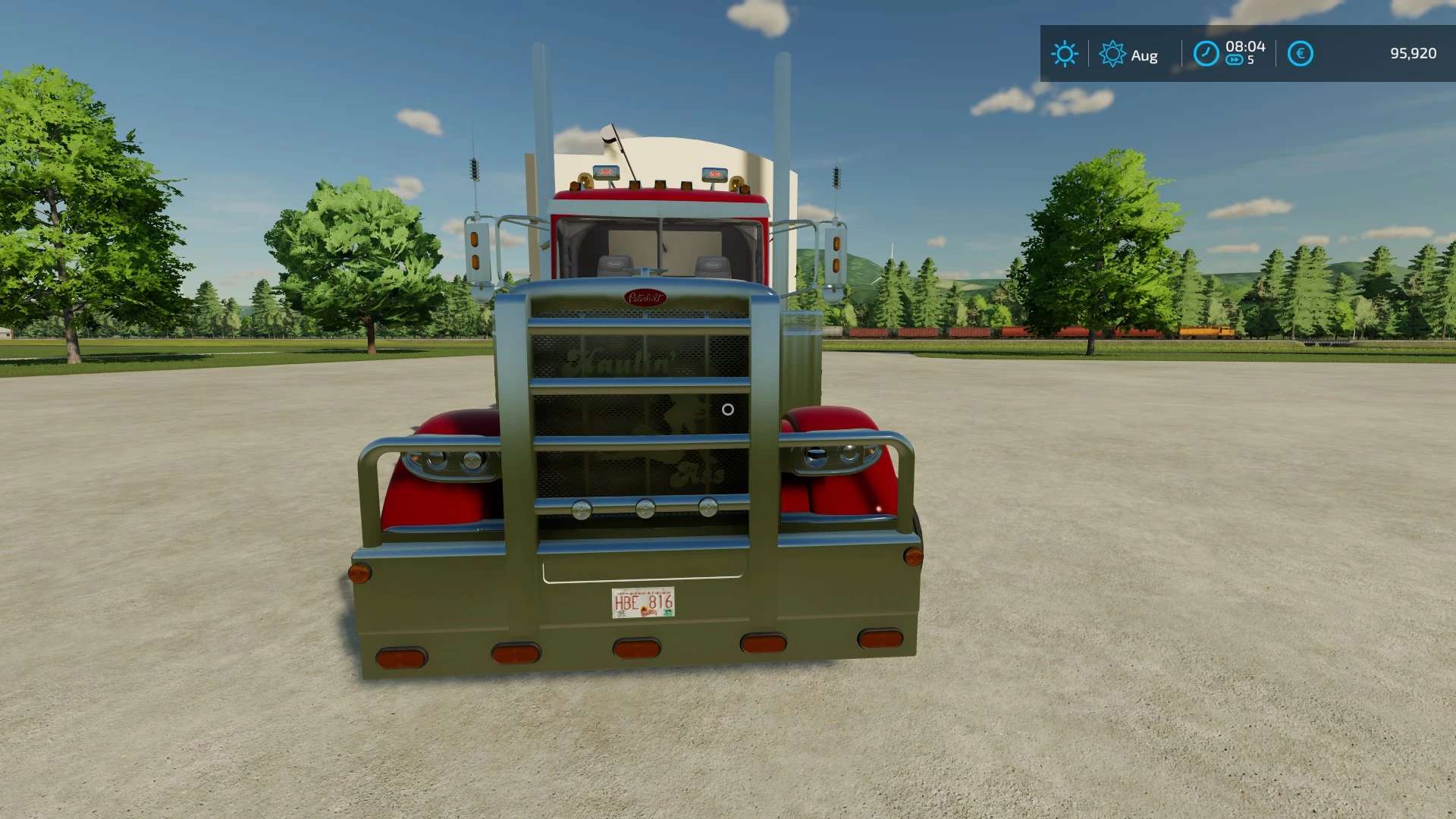The image size is (1456, 819).
Task: Click the euro money icon
Action: (1300, 54)
